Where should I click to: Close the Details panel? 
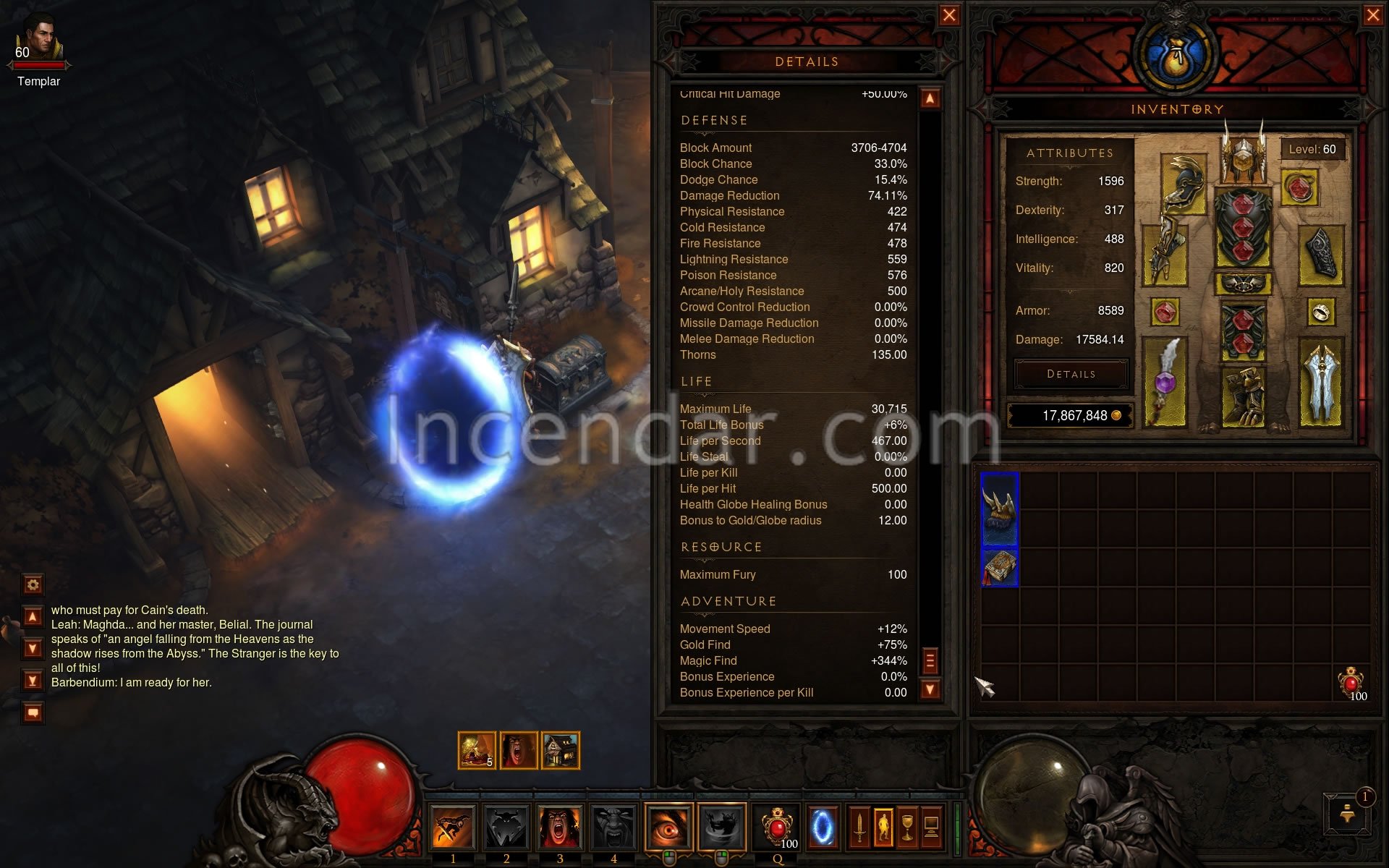(x=949, y=15)
